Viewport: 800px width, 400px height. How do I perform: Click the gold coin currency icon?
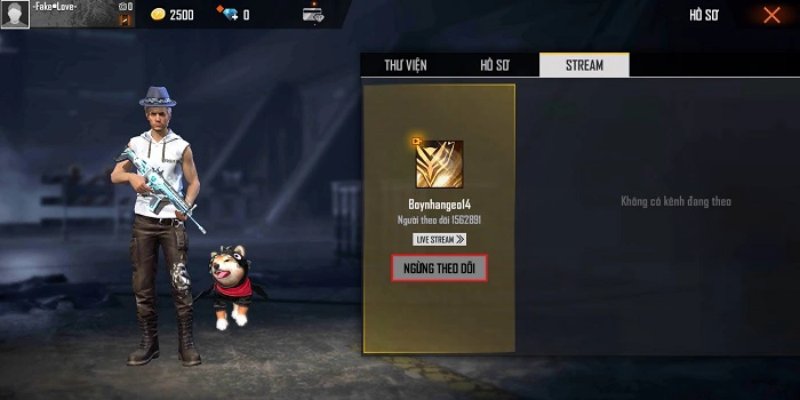tap(157, 15)
